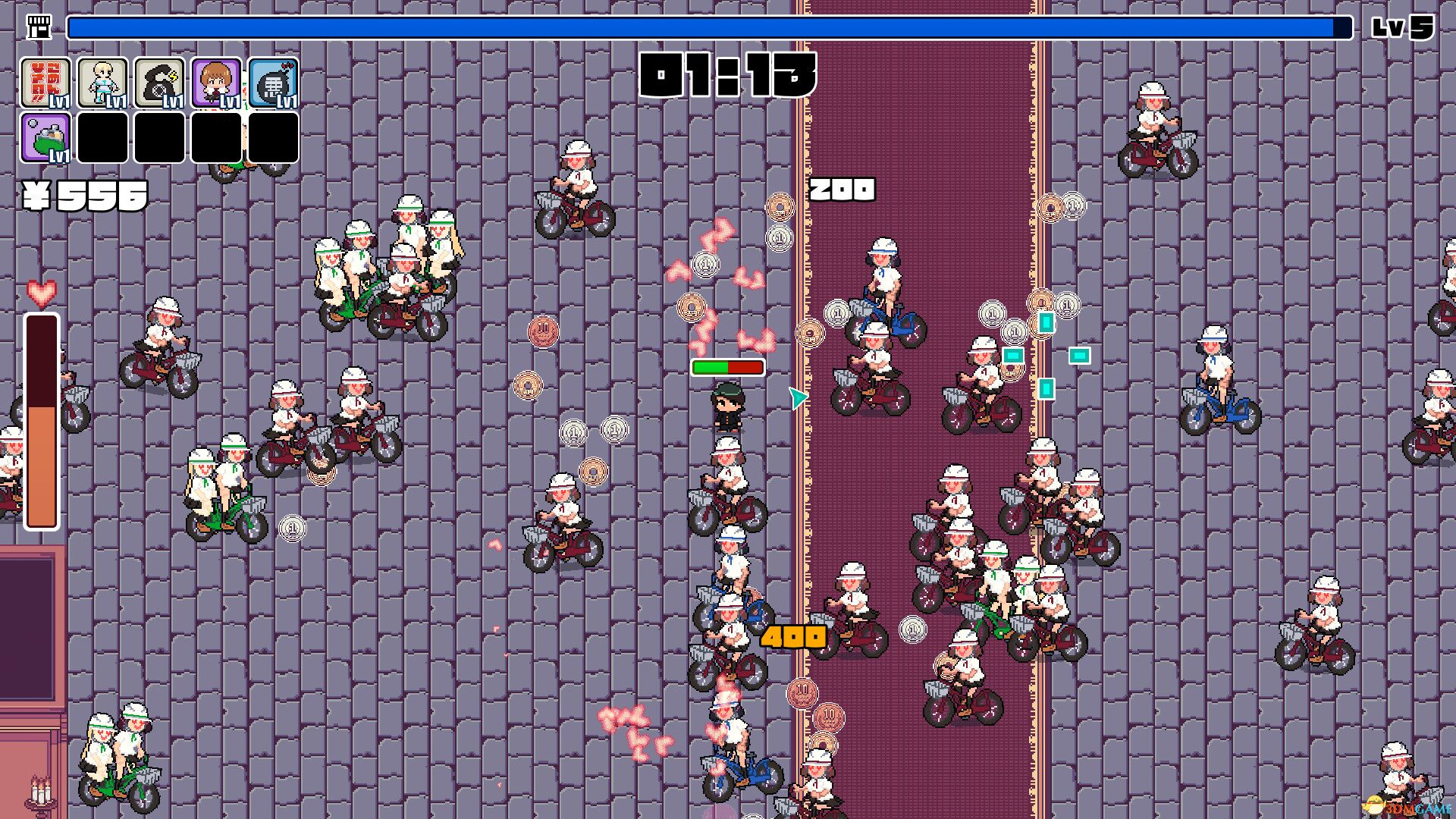Select the brown-haired girl skill icon

click(216, 83)
